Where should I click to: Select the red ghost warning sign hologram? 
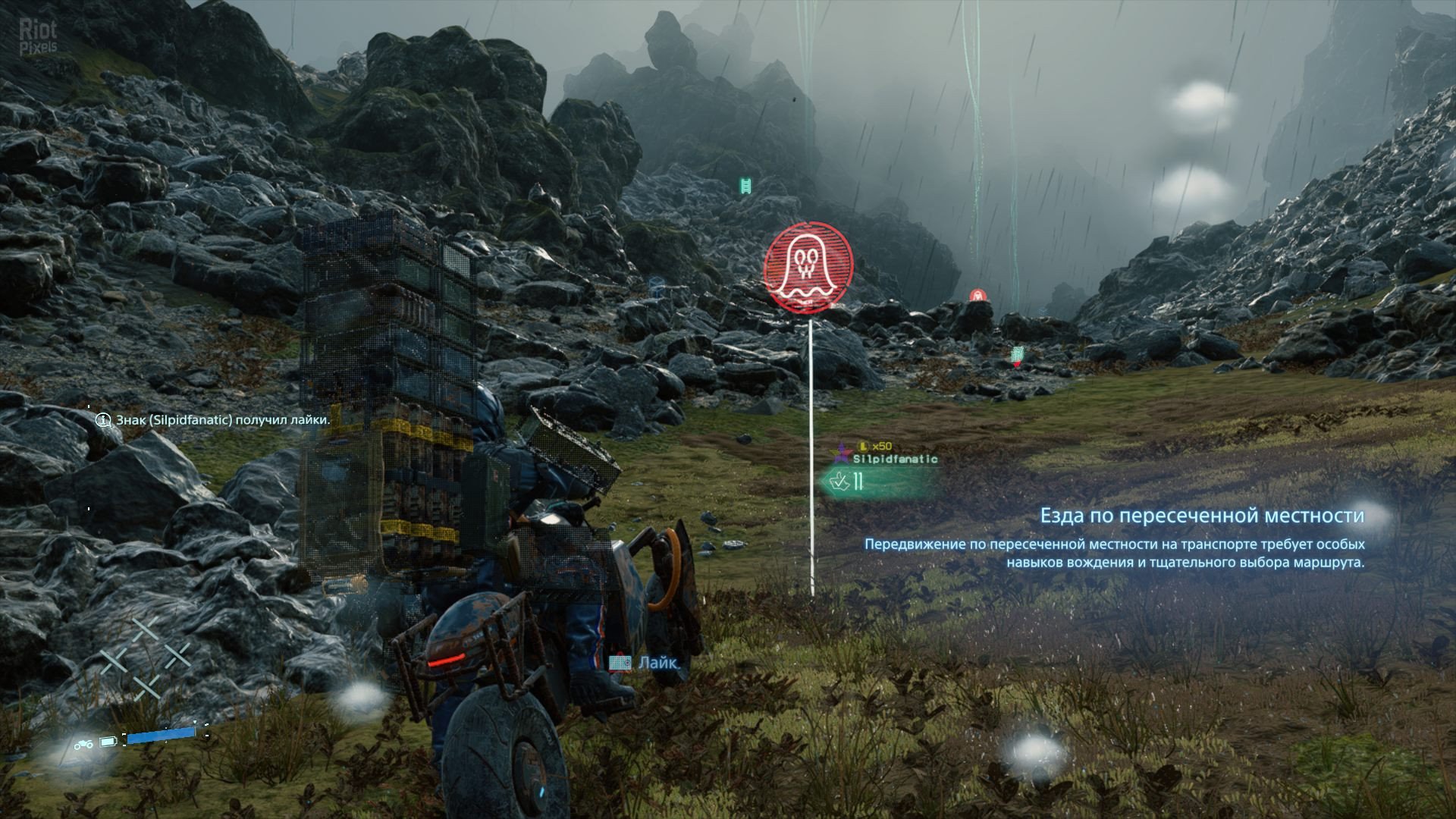point(808,266)
